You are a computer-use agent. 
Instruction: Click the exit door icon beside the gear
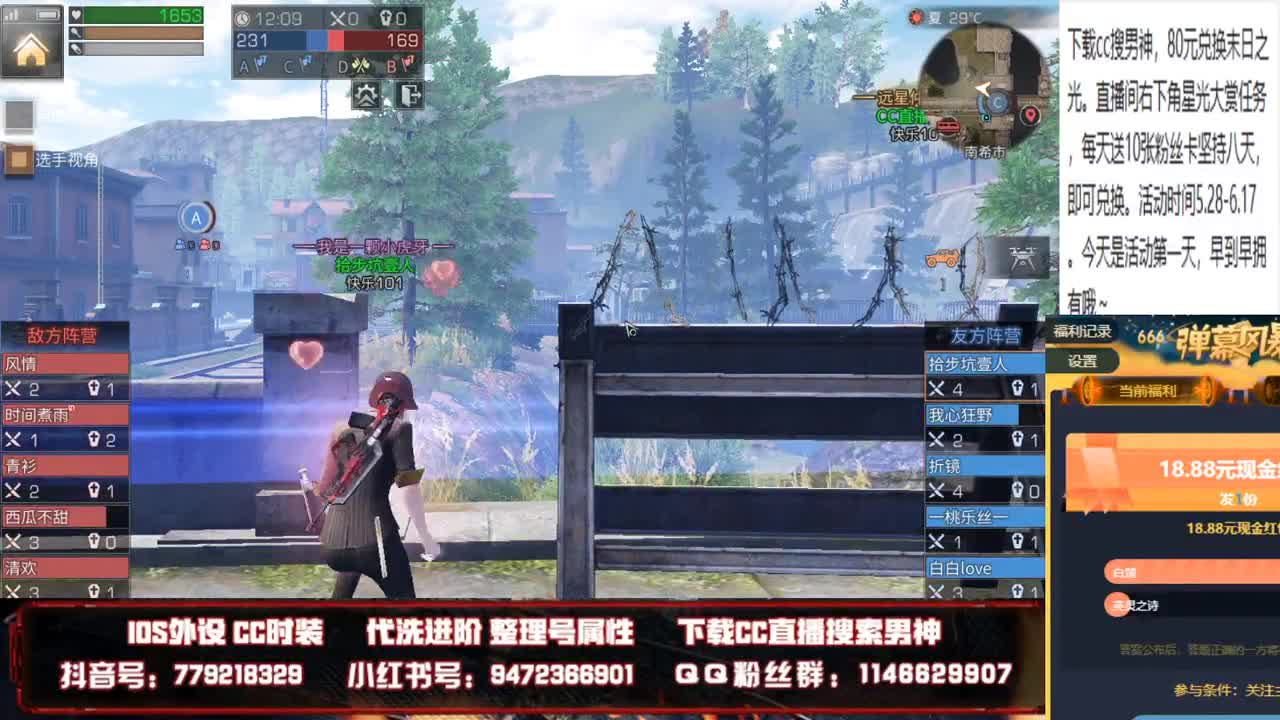point(411,94)
